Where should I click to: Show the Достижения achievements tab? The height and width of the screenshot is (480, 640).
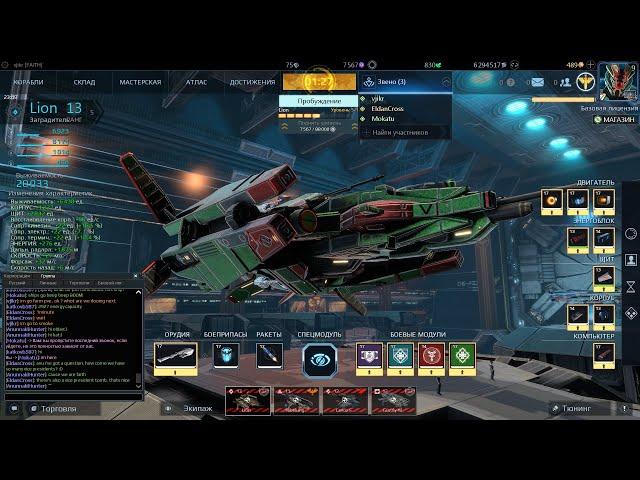[x=251, y=82]
